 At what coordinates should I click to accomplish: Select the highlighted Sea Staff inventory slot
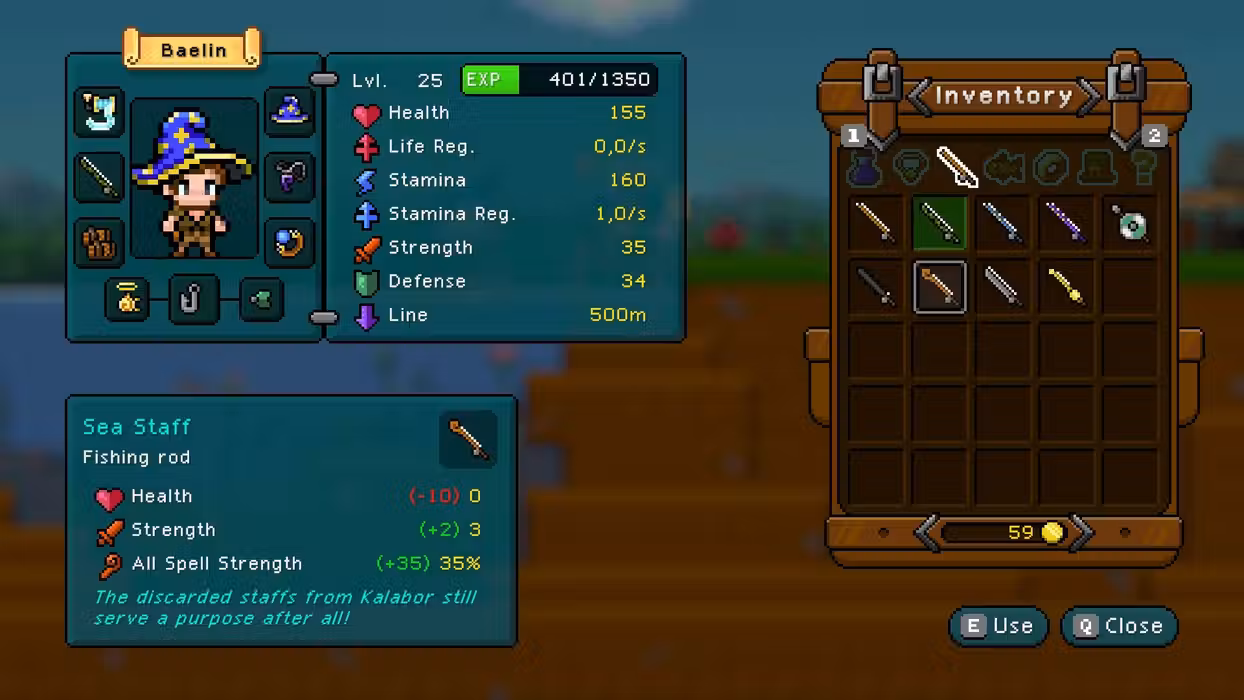[939, 287]
